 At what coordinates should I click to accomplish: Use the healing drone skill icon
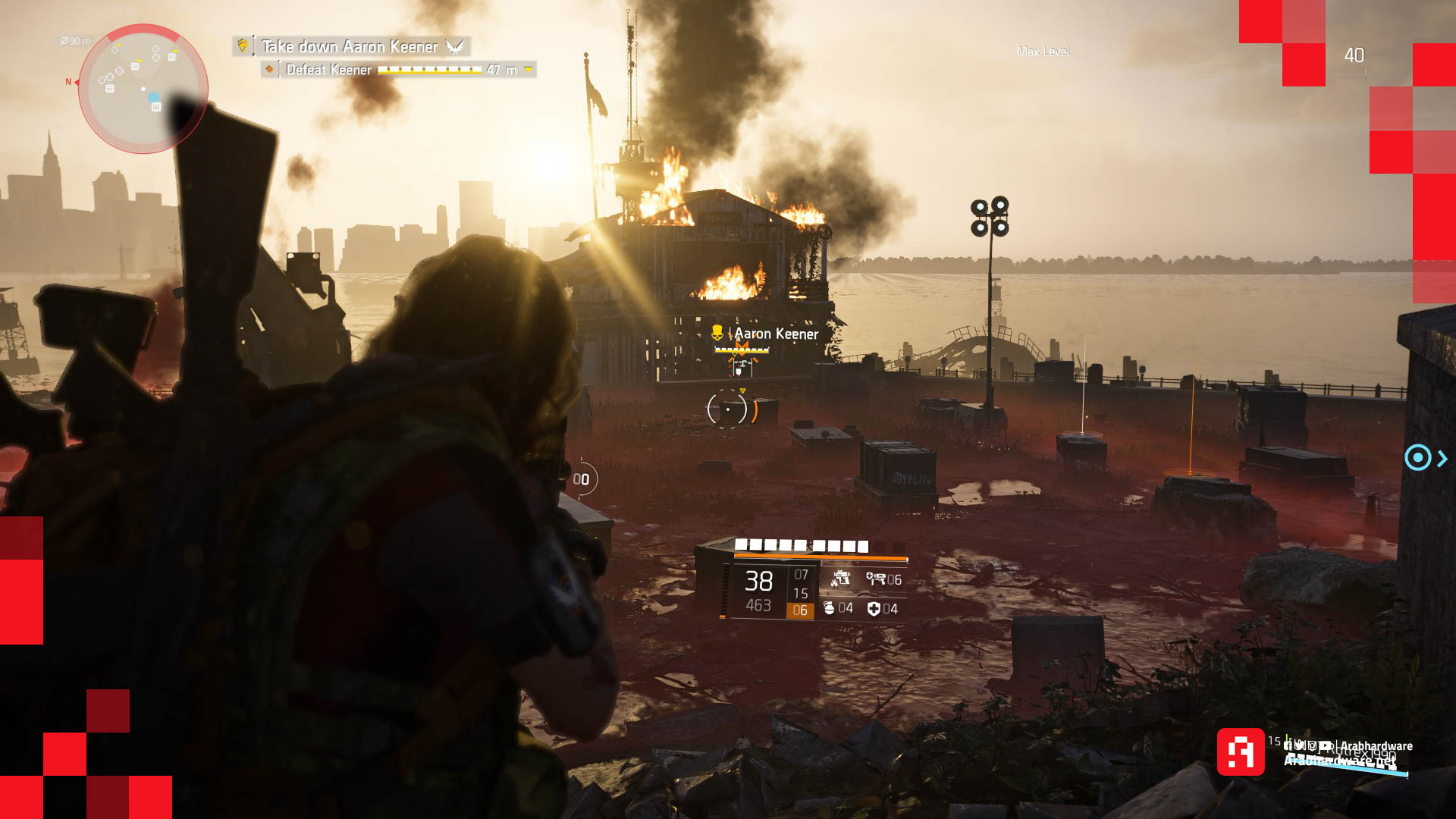(877, 579)
